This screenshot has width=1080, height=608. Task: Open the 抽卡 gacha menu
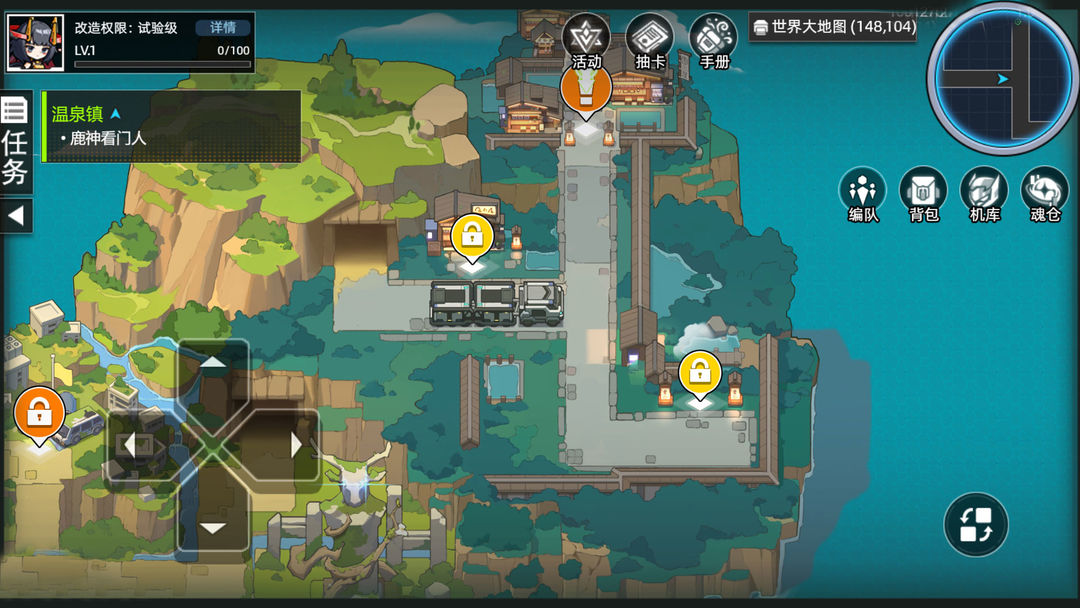[650, 43]
